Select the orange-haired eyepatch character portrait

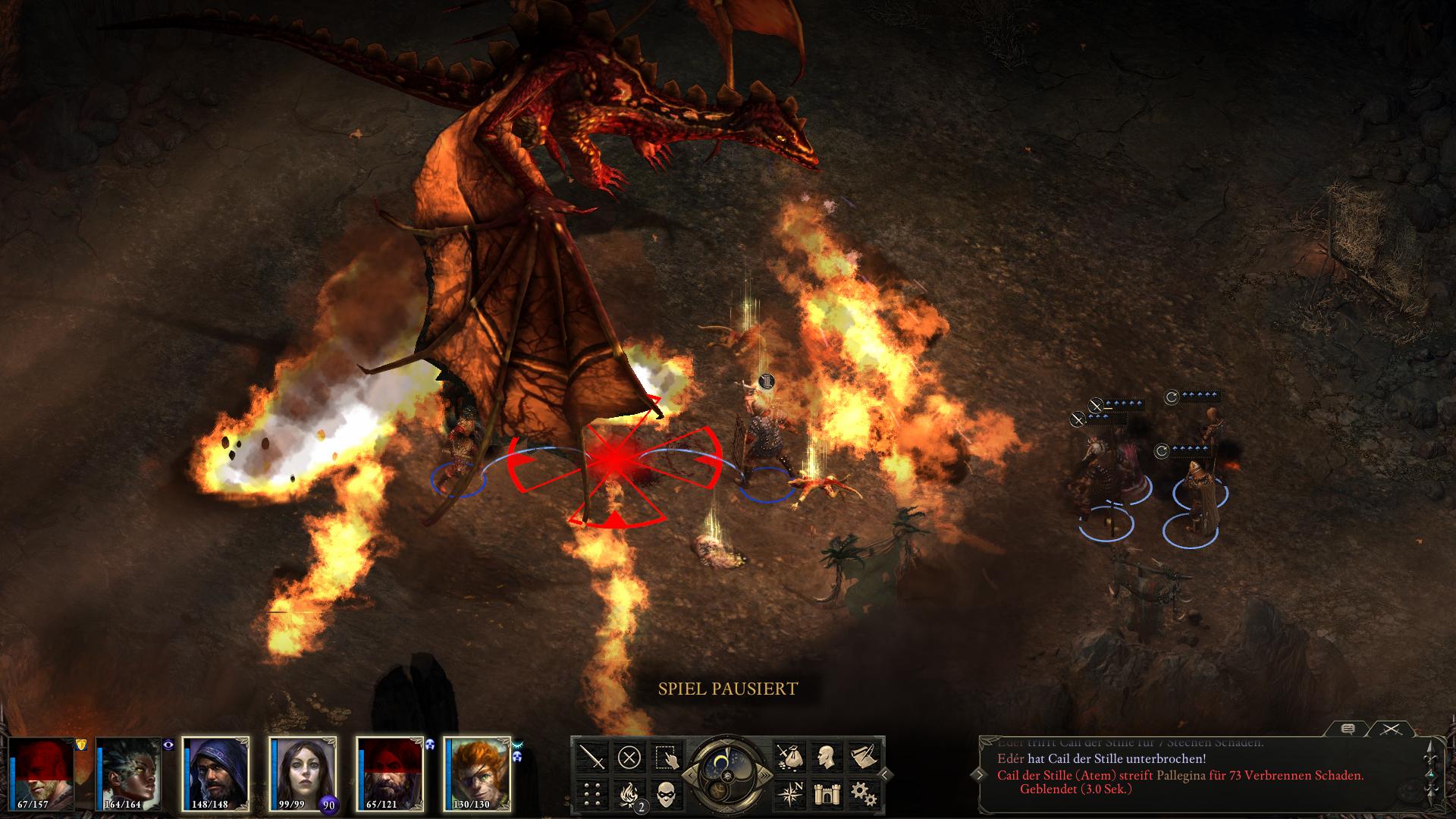(x=477, y=773)
